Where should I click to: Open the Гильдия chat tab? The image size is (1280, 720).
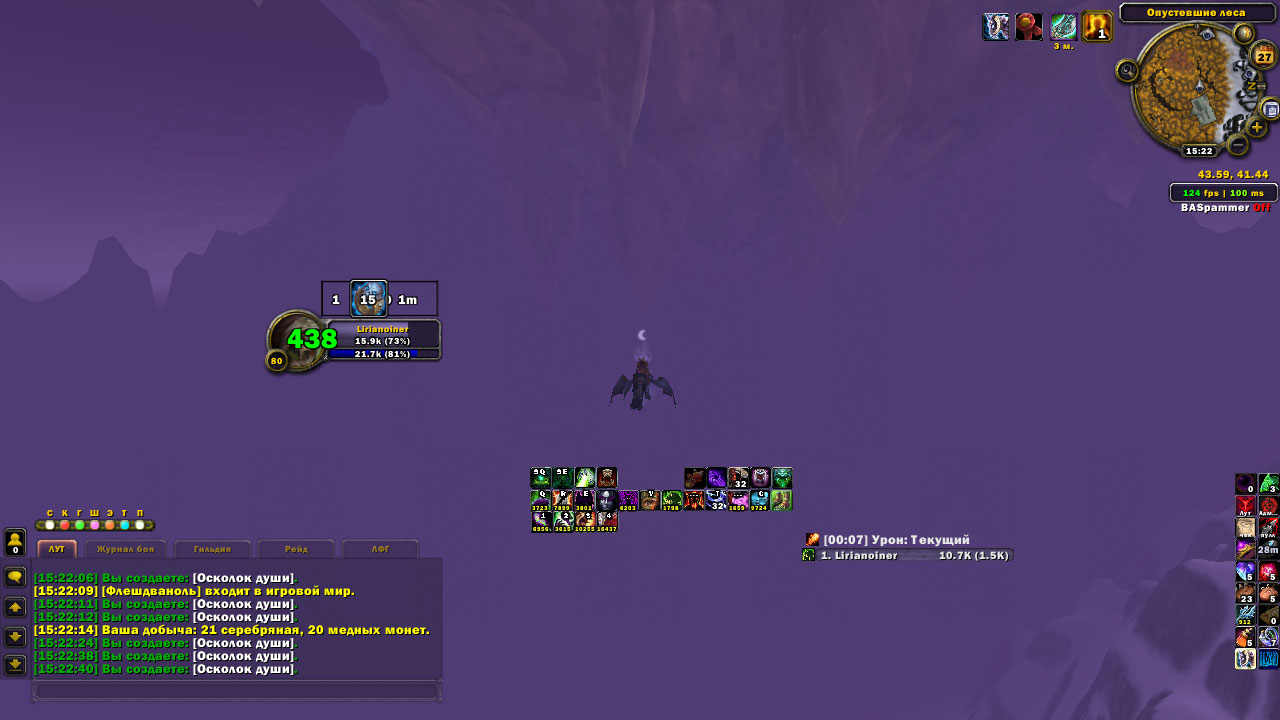click(x=212, y=549)
